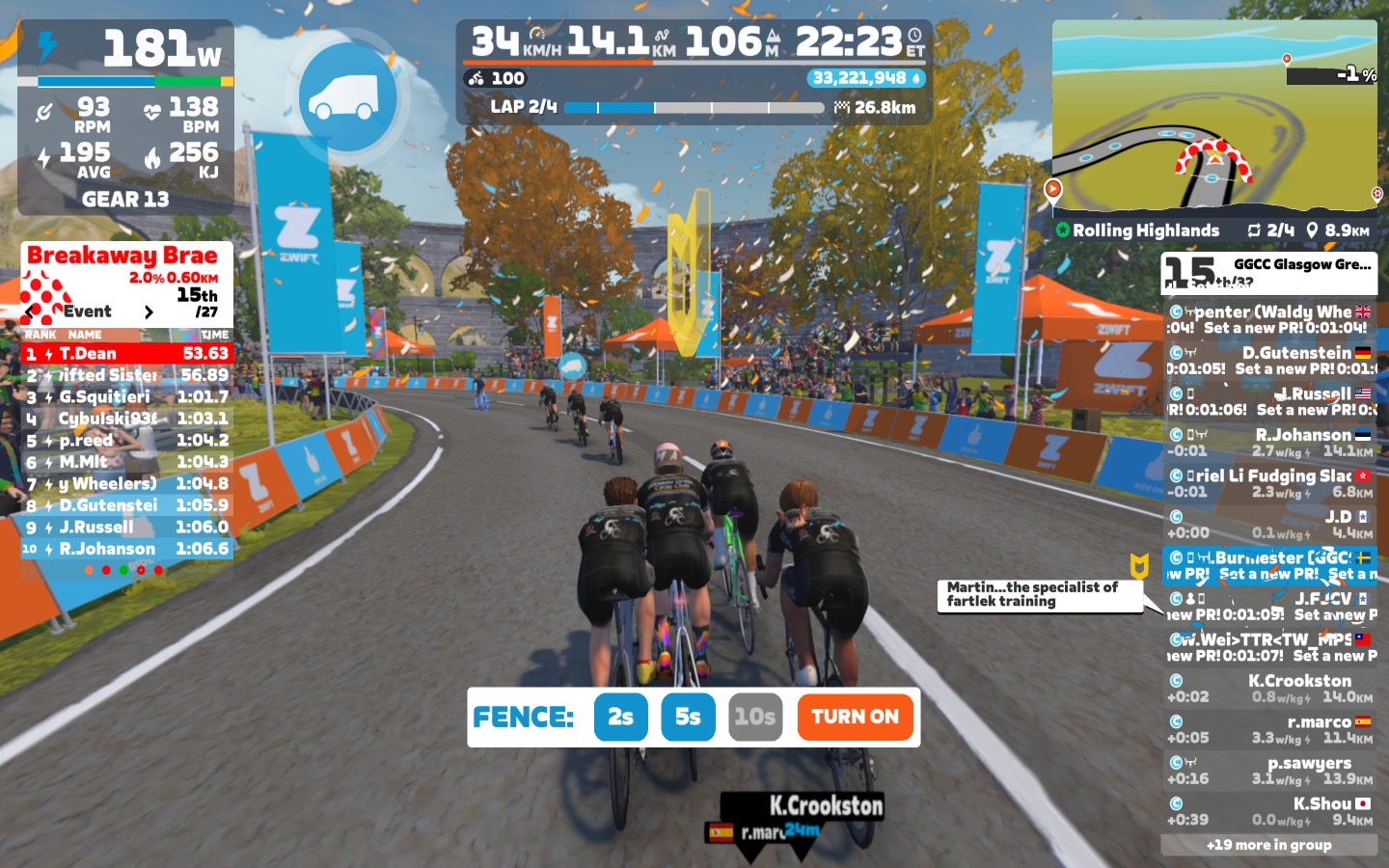Open the Rolling Highlands minimap

(x=1214, y=116)
